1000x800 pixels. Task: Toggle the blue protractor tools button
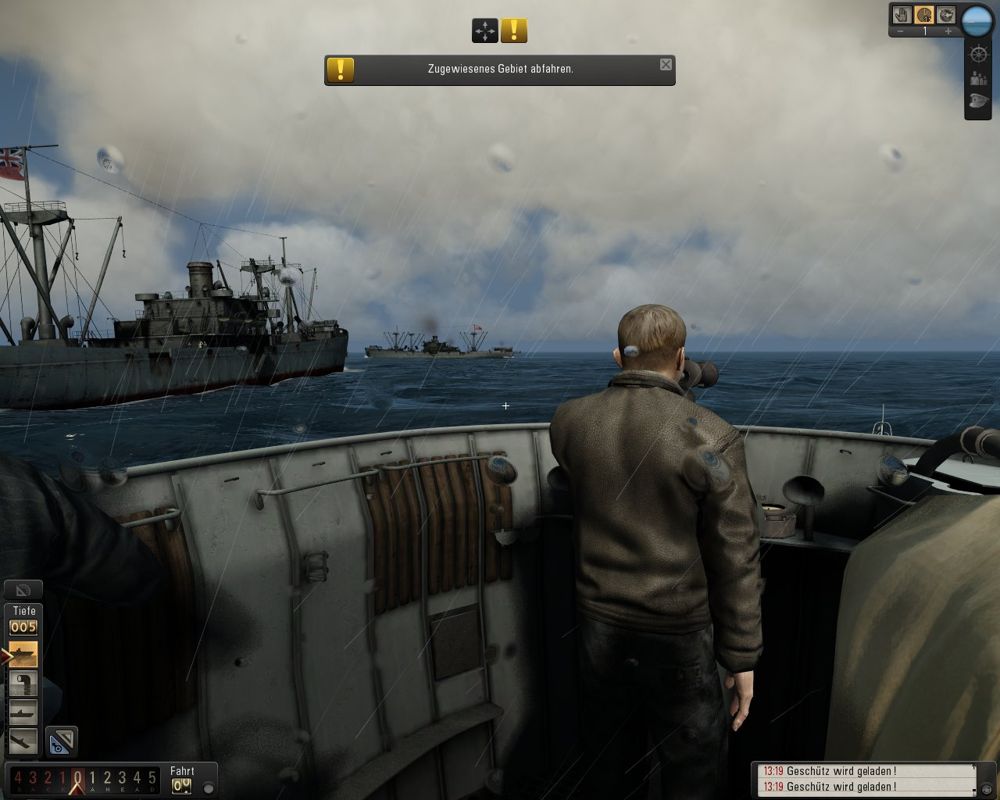point(61,741)
